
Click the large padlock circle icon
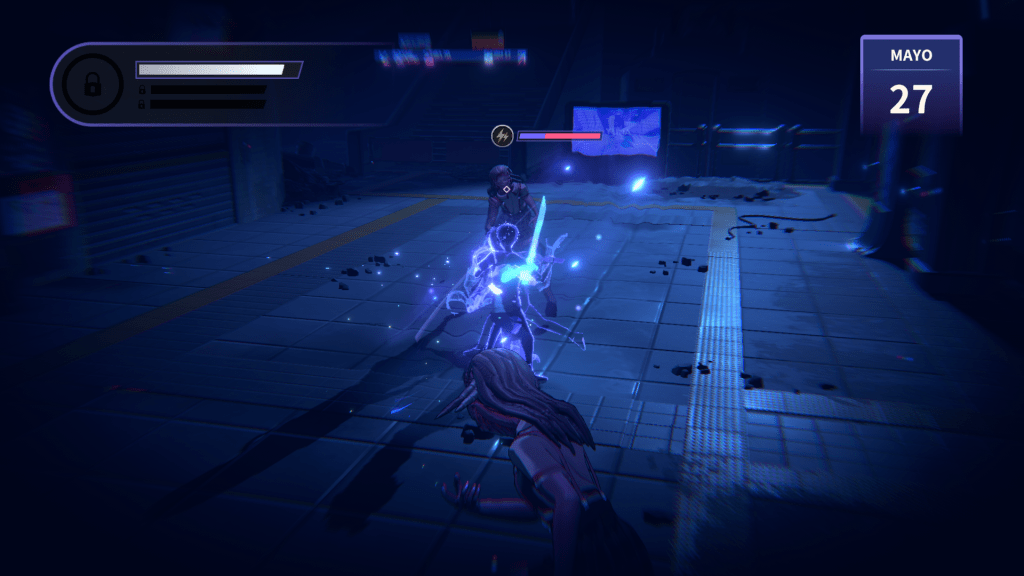[92, 86]
